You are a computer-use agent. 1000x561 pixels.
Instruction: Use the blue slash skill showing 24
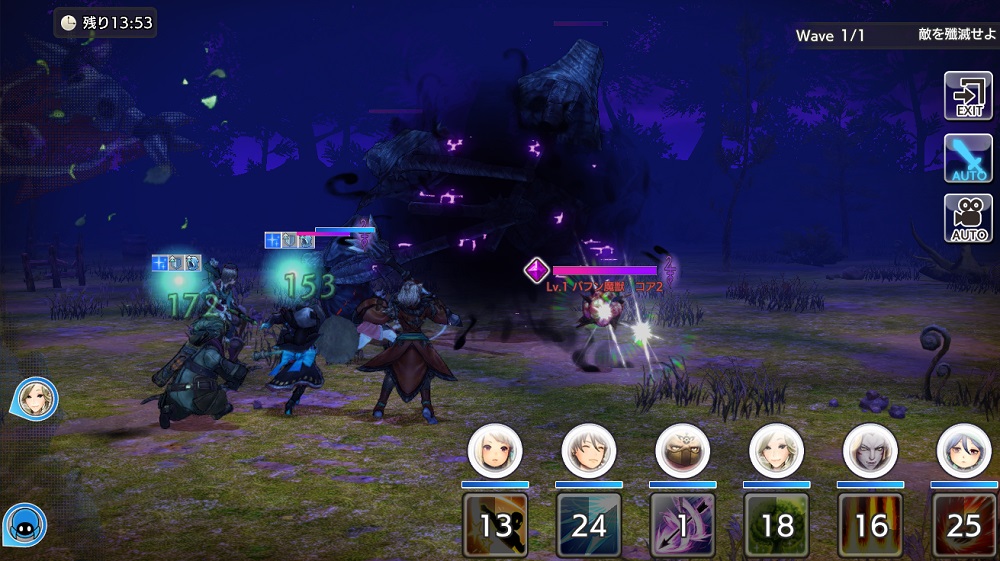pos(589,525)
